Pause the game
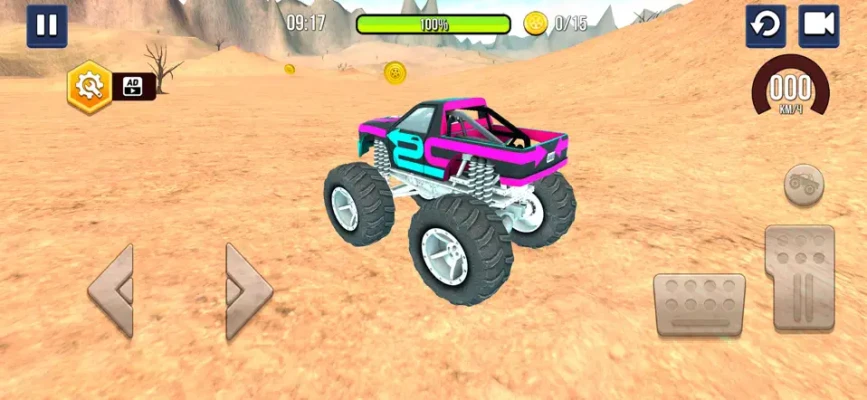This screenshot has height=400, width=867. pyautogui.click(x=47, y=26)
